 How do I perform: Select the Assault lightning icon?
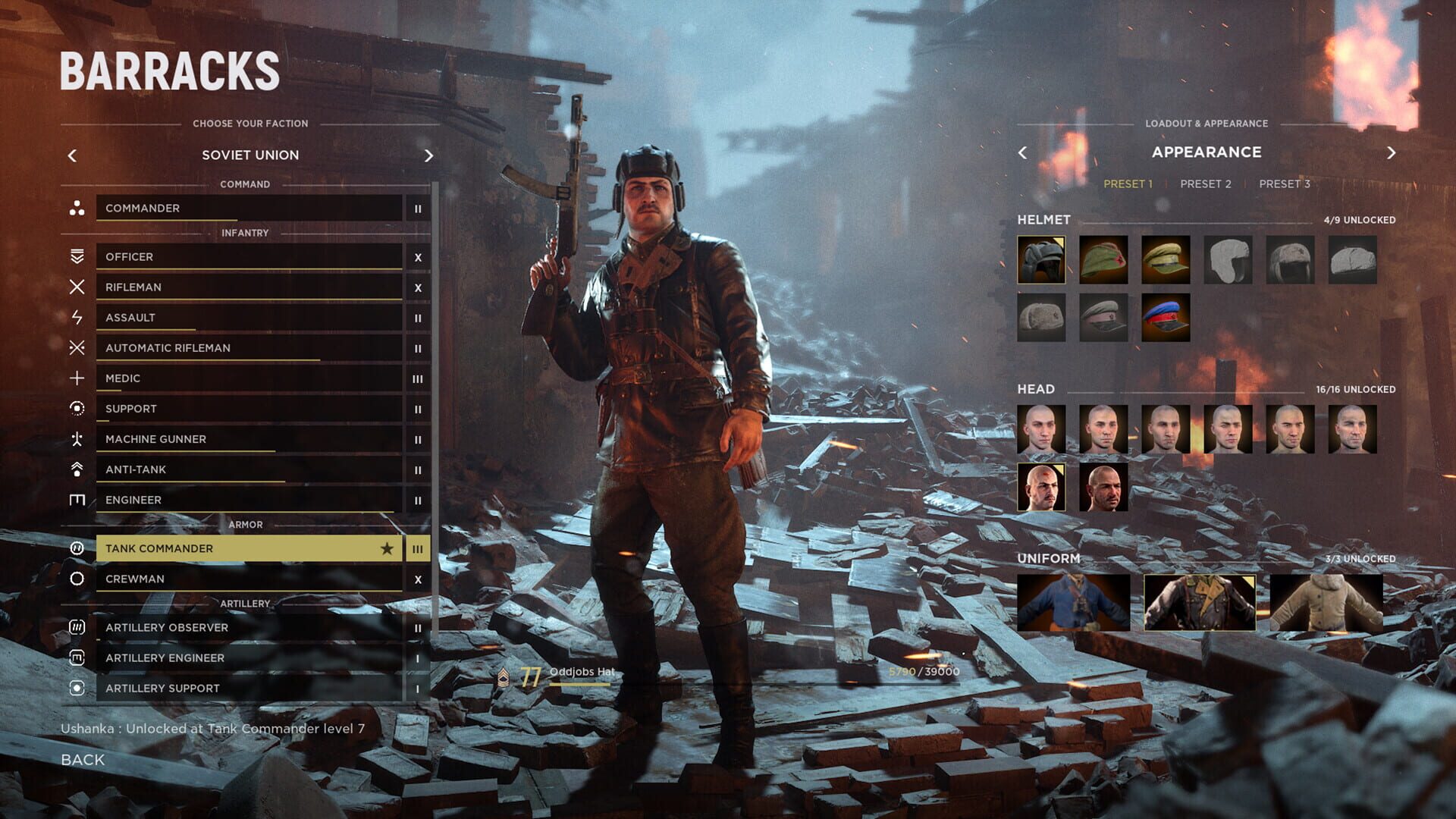[x=76, y=317]
